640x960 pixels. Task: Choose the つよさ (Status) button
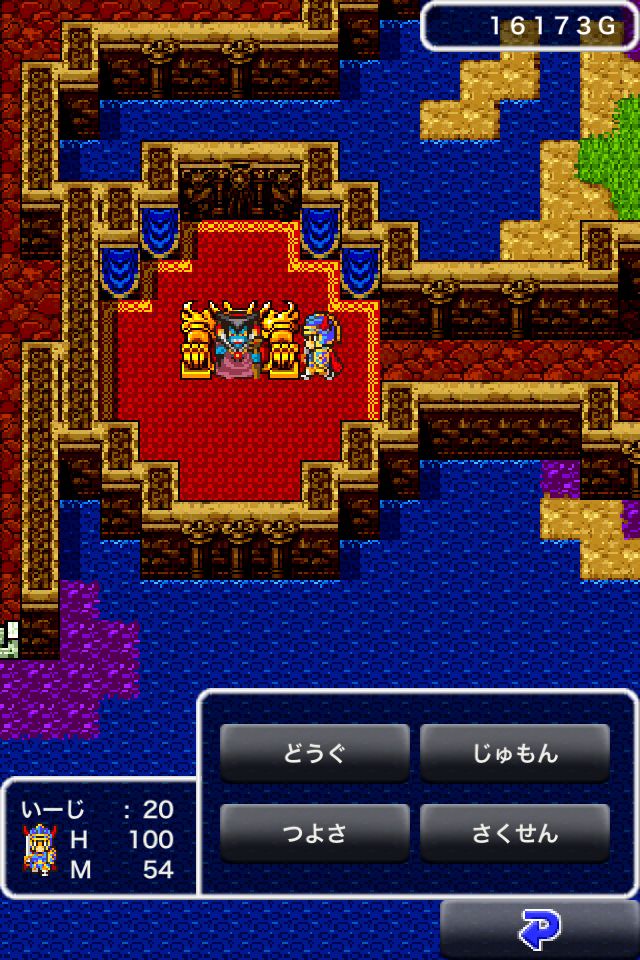[314, 833]
